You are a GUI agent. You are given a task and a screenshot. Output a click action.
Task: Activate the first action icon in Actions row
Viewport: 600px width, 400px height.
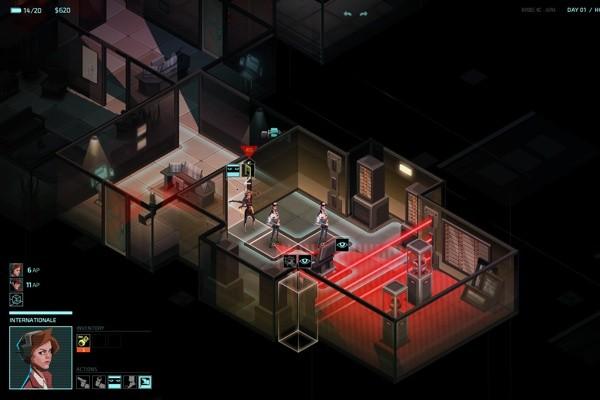pyautogui.click(x=83, y=381)
